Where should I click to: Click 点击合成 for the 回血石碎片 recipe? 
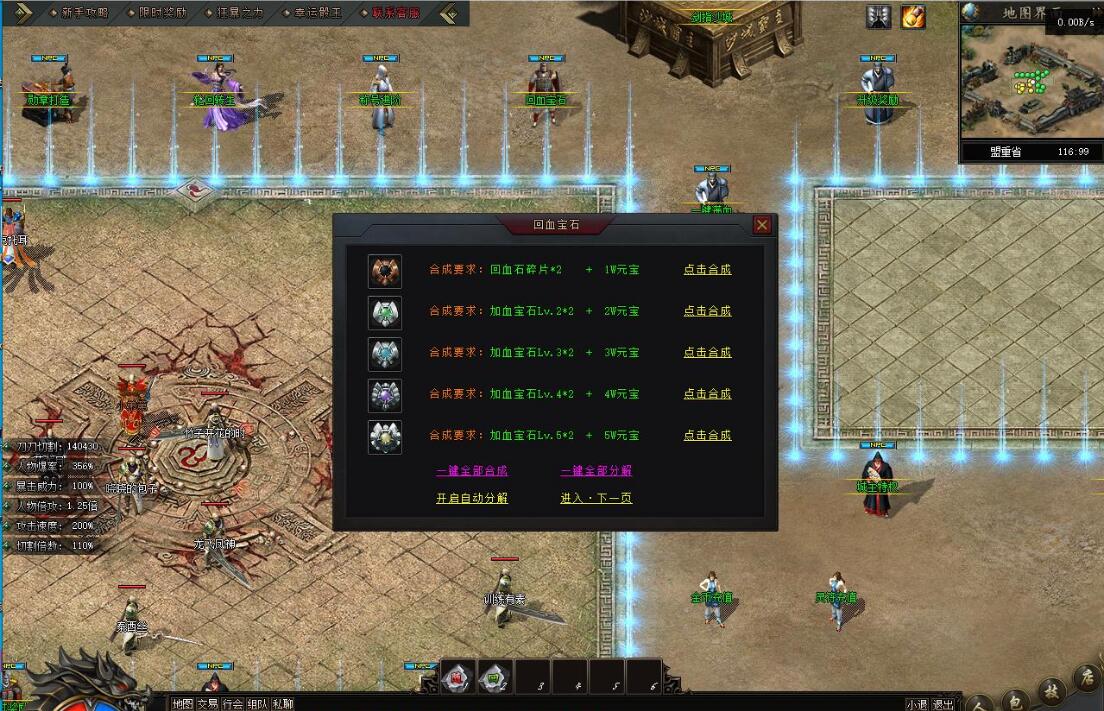point(707,270)
